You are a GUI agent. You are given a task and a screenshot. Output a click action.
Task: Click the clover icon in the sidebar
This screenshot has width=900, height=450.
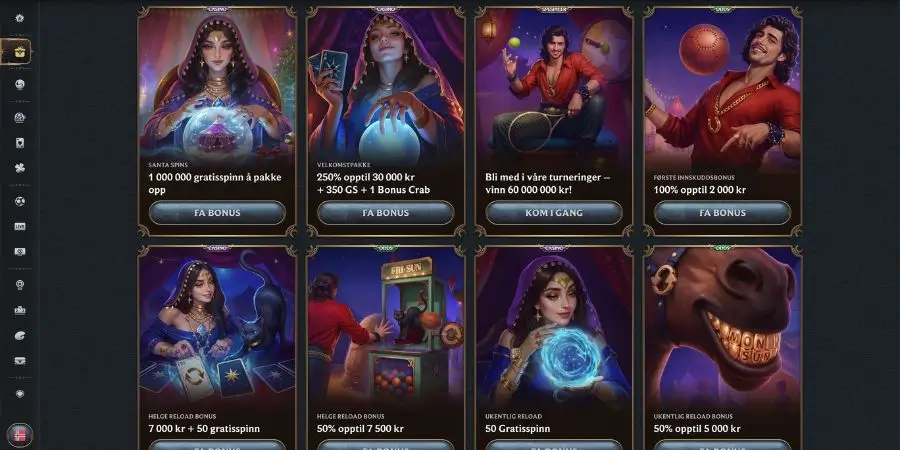pyautogui.click(x=20, y=168)
